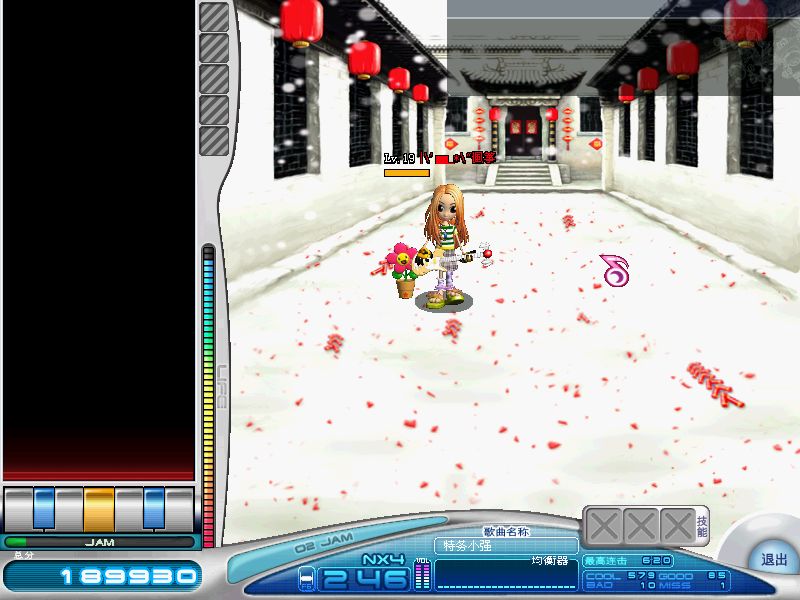The image size is (800, 600).
Task: Click the 均衡器 equalizer display
Action: [506, 574]
